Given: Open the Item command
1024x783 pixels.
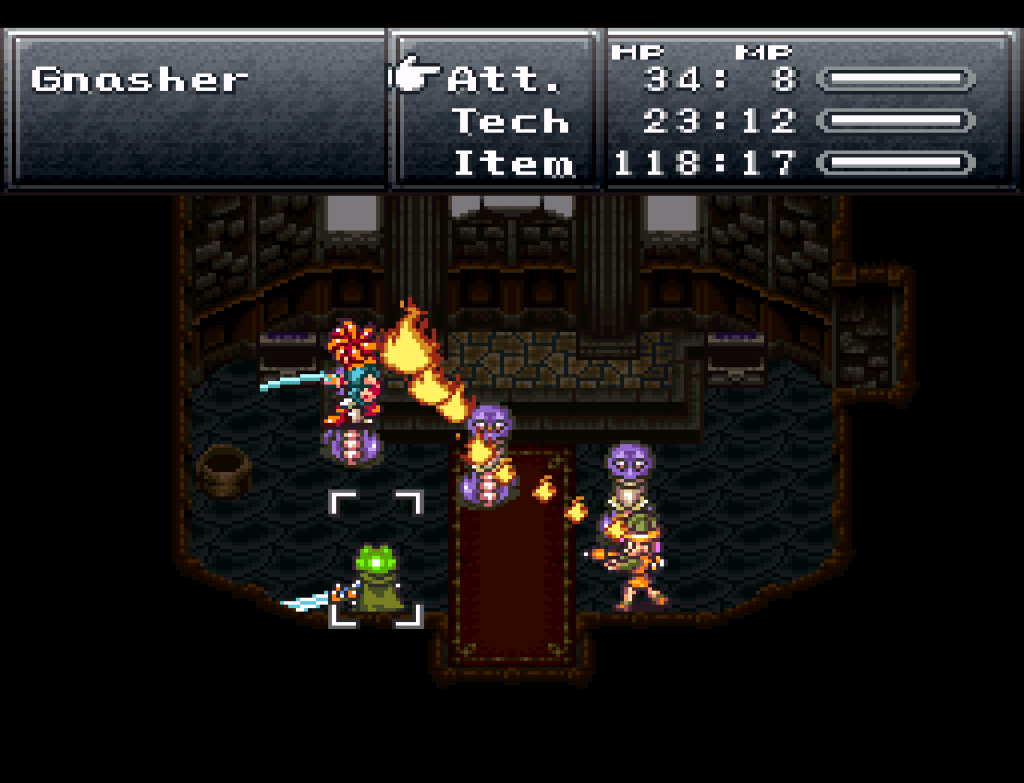Looking at the screenshot, I should pos(513,163).
